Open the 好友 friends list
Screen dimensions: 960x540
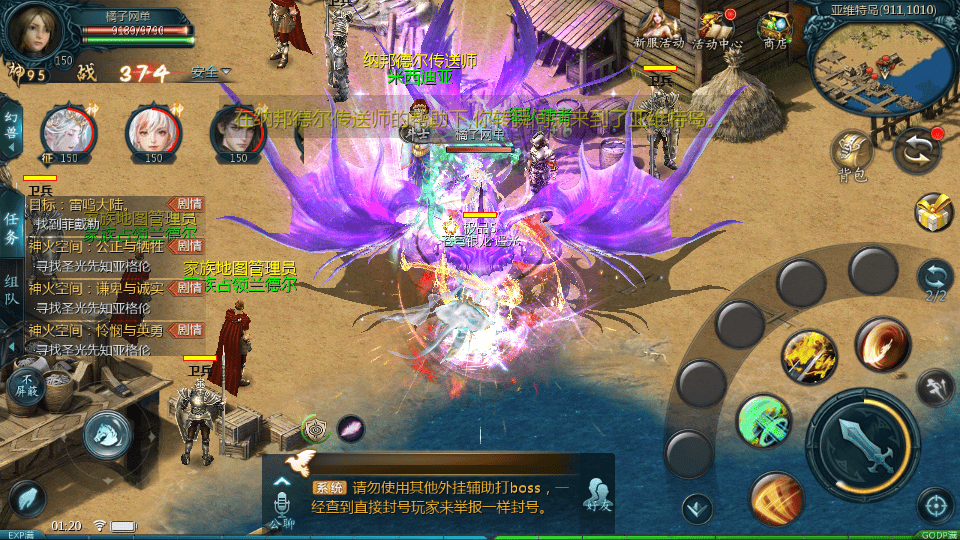coord(599,494)
